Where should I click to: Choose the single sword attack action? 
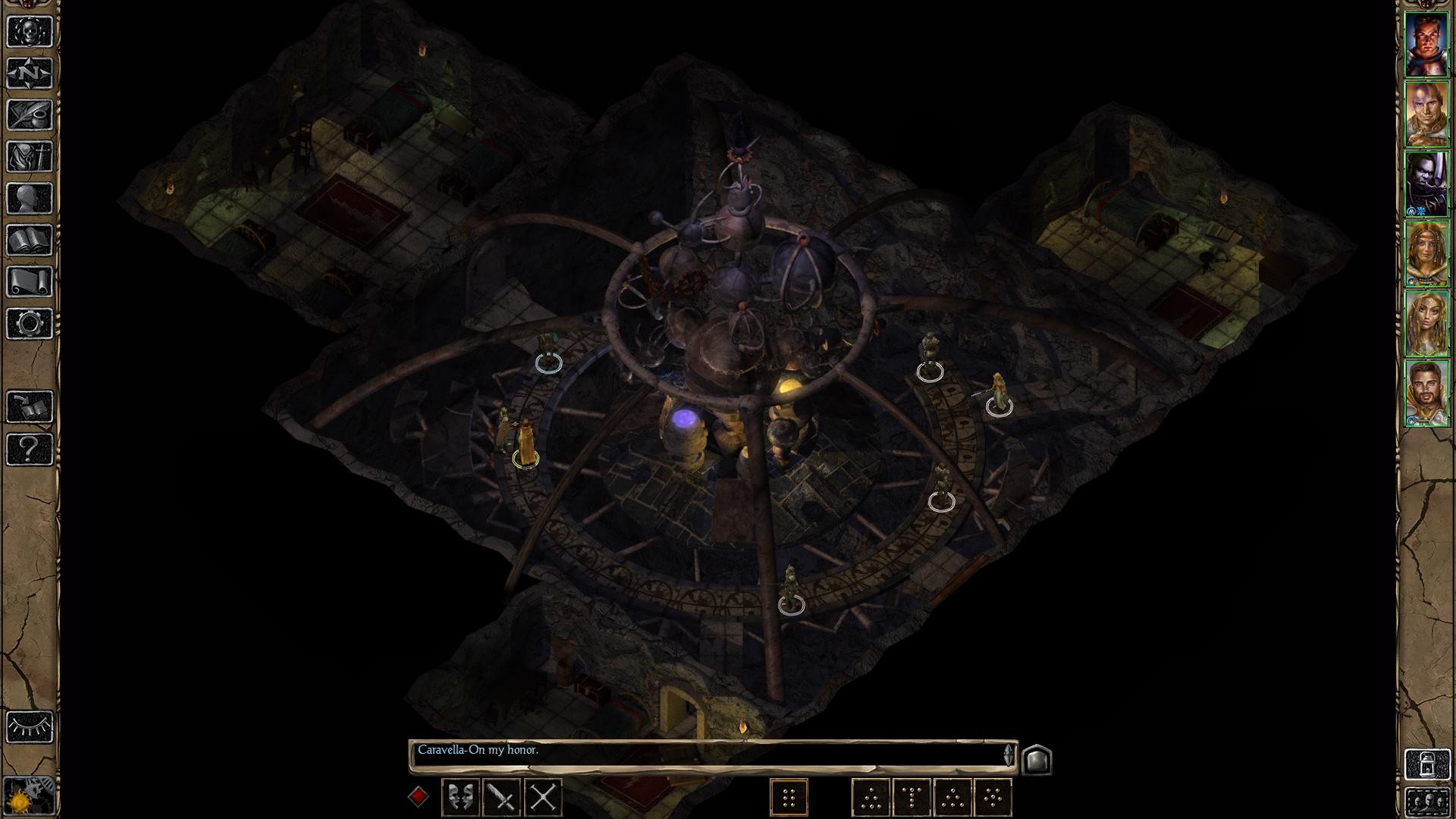(x=501, y=797)
